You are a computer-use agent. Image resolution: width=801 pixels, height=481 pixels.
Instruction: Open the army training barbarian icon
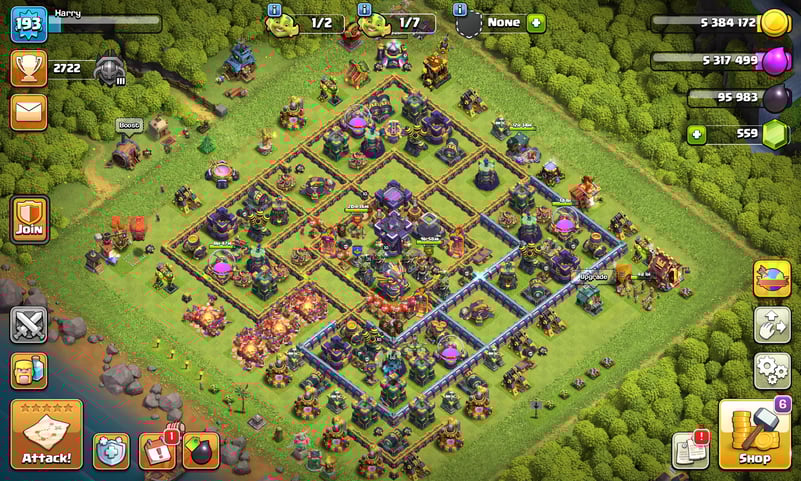(29, 370)
